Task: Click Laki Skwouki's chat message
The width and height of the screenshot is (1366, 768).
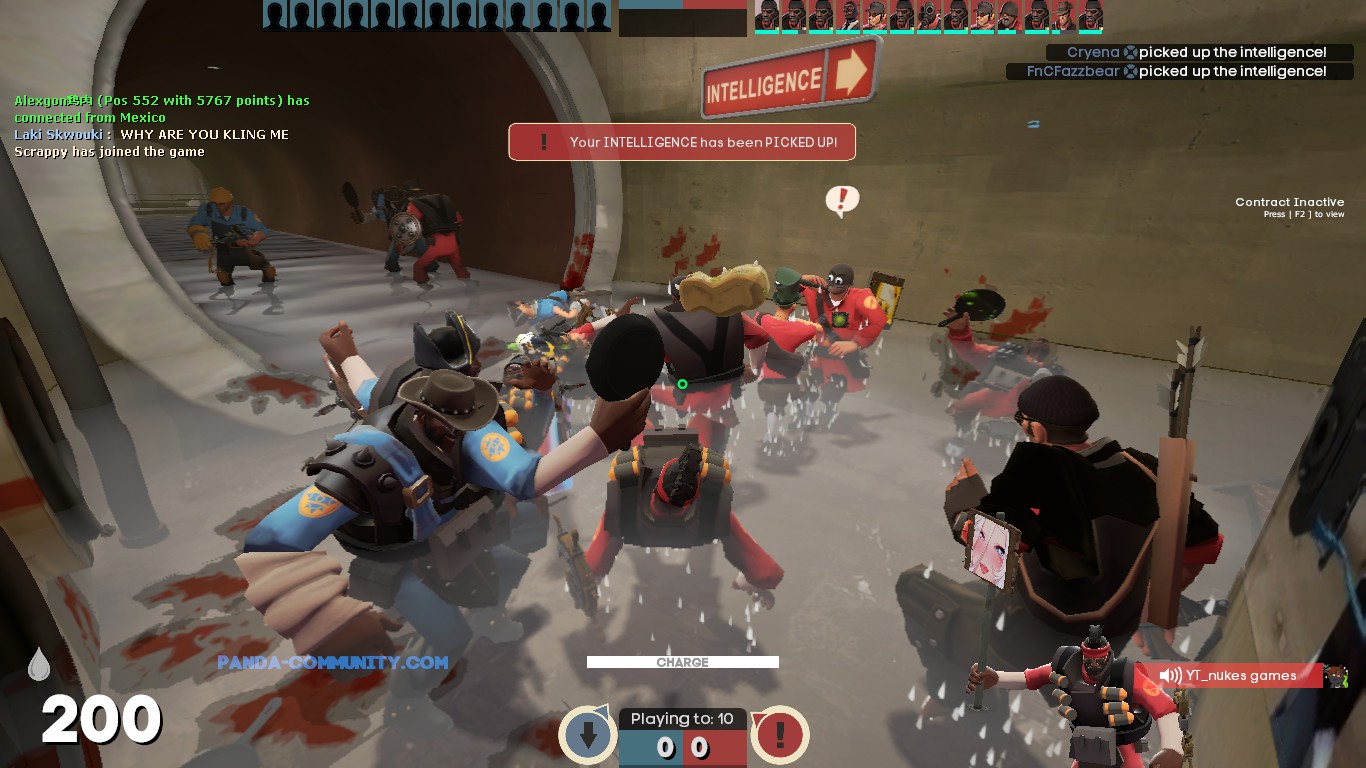Action: coord(152,134)
